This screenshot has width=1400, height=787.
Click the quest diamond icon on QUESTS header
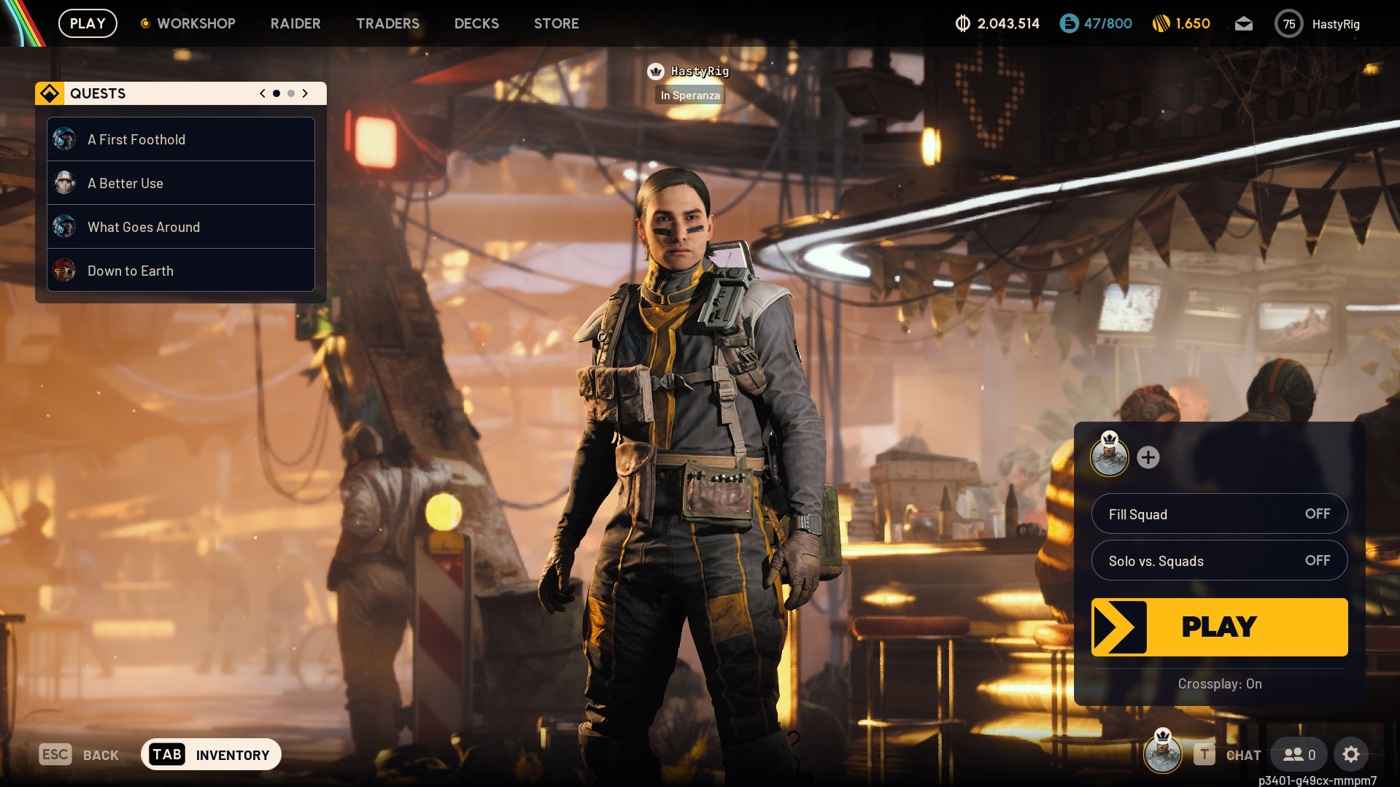click(x=49, y=93)
